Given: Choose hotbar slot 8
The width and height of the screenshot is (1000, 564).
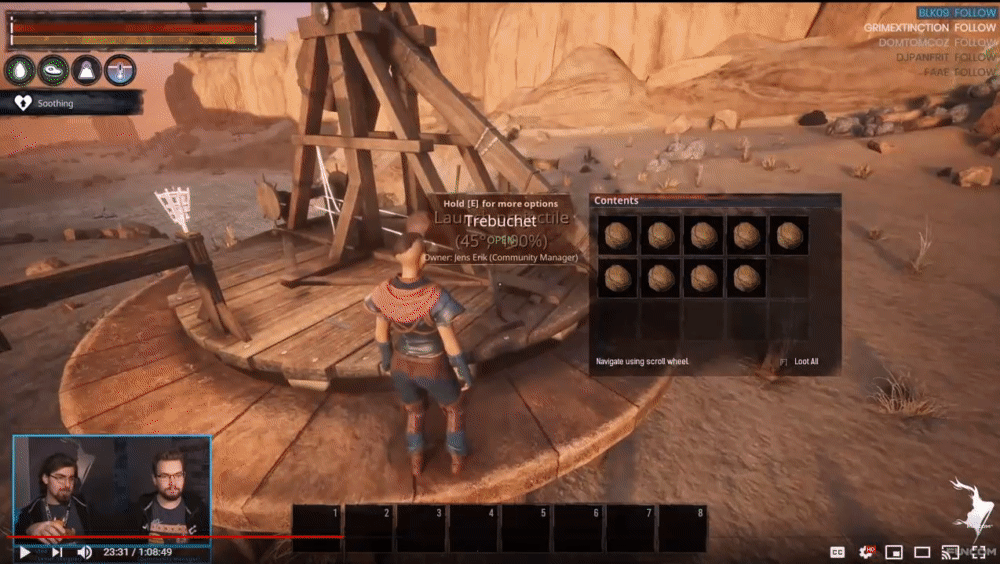Looking at the screenshot, I should (682, 529).
